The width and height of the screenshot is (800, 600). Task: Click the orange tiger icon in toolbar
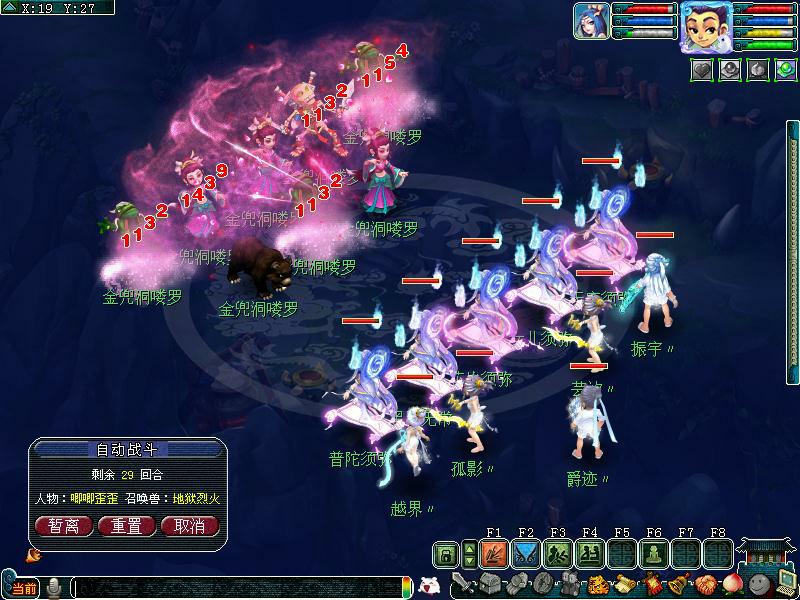pyautogui.click(x=597, y=584)
